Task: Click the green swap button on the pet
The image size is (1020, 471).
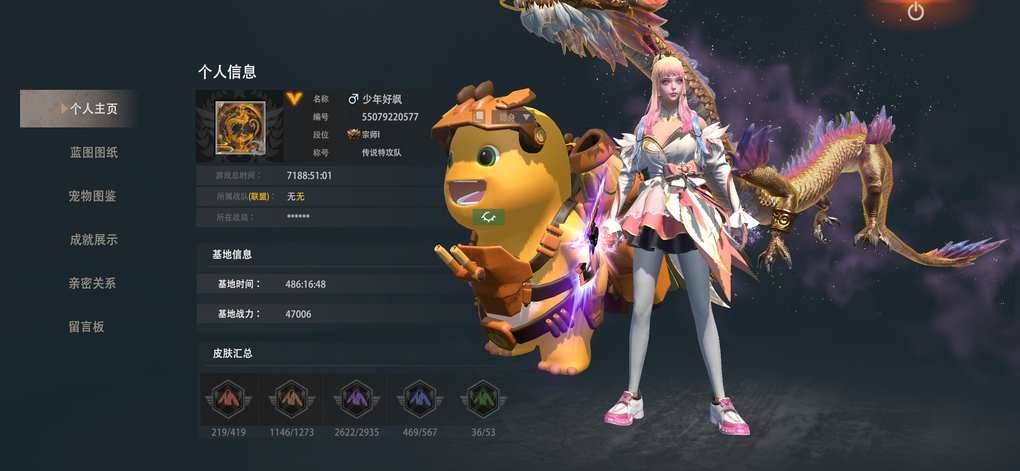Action: (x=489, y=216)
